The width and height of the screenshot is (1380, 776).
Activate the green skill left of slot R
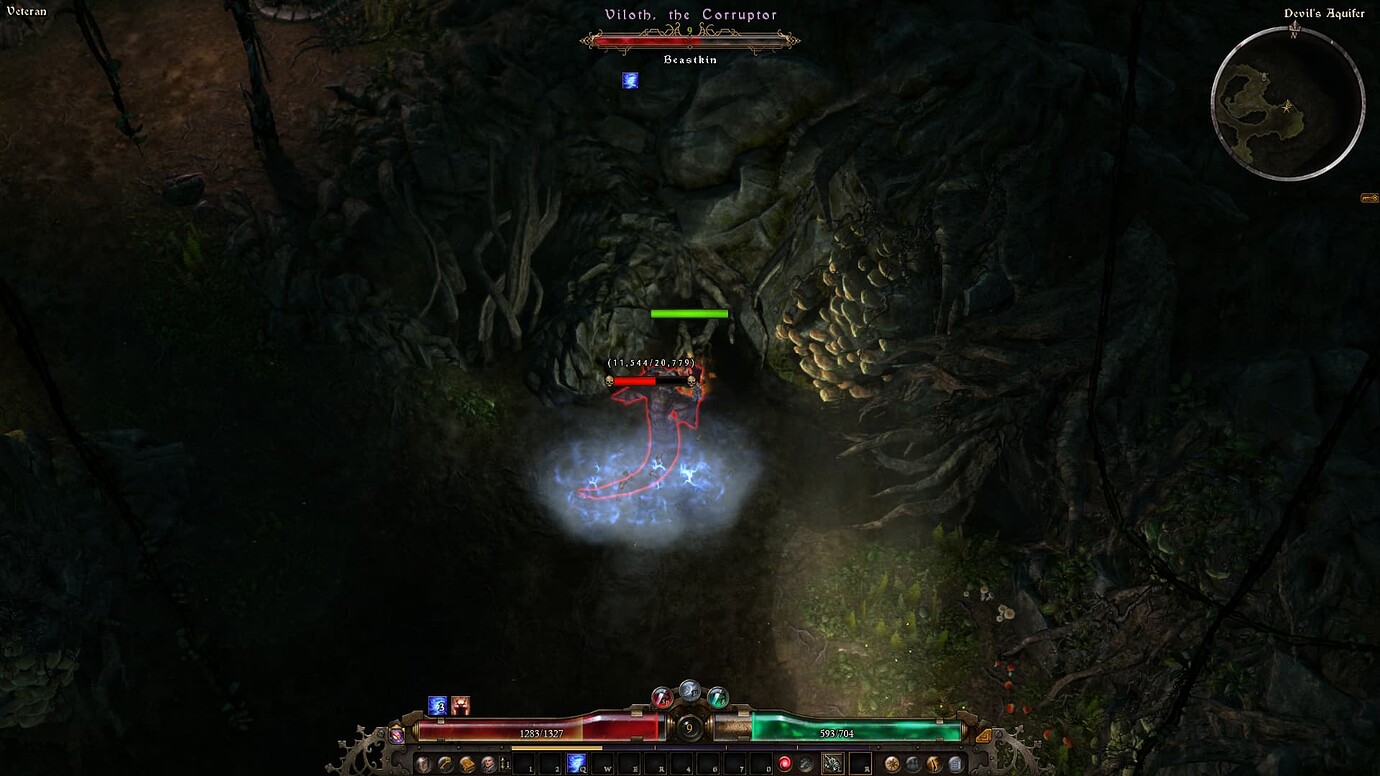coord(832,762)
